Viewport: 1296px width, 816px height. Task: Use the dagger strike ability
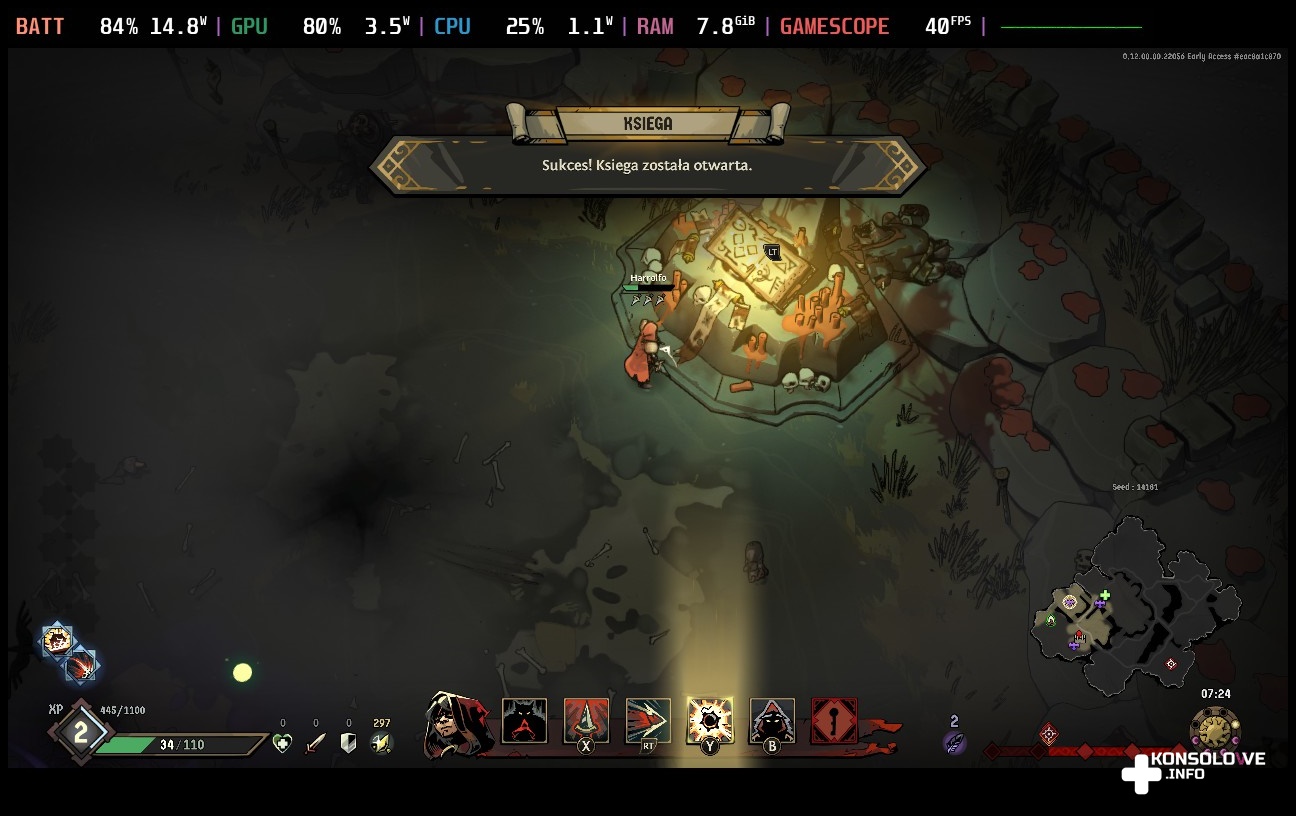tap(586, 721)
